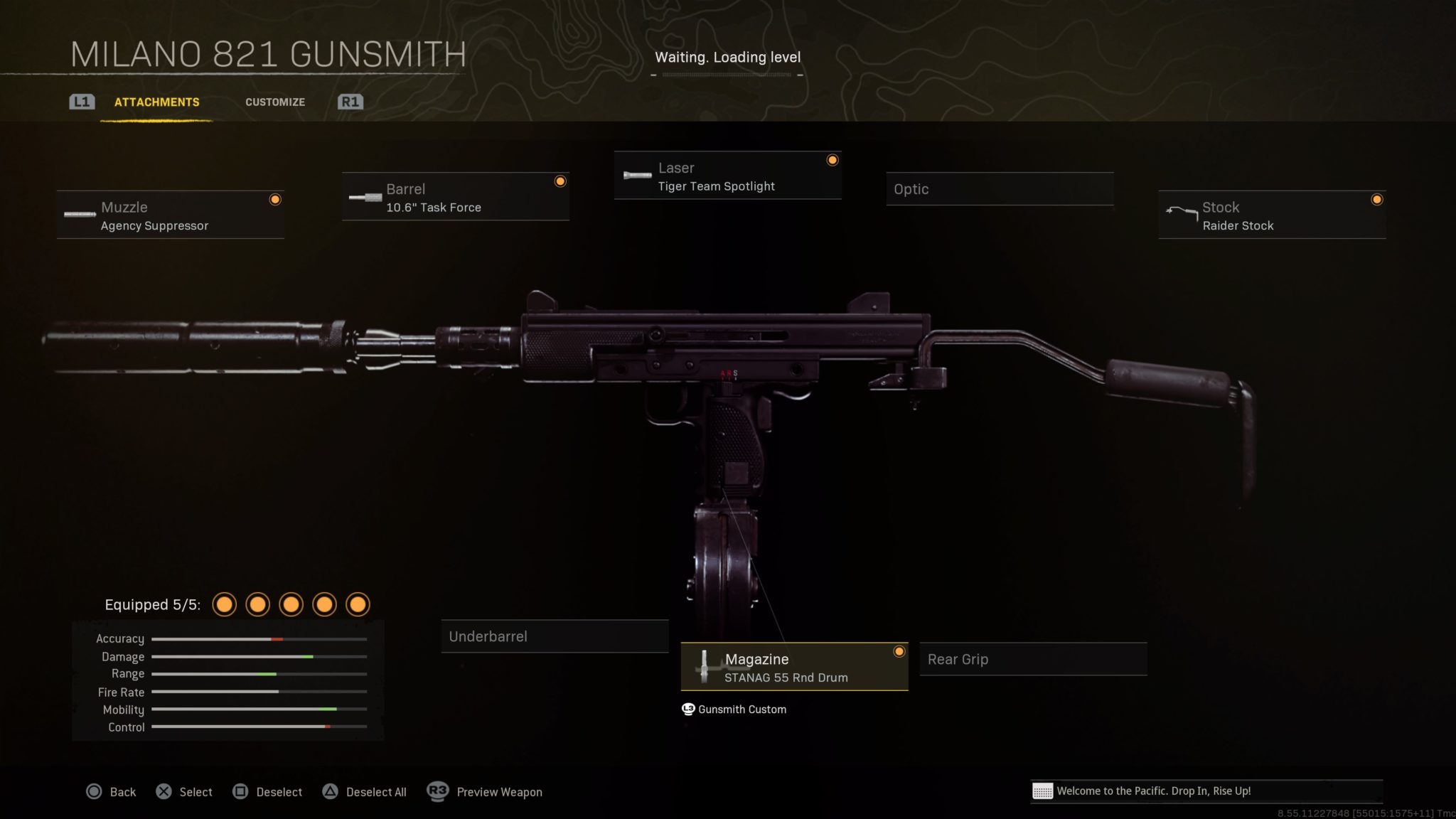Select the Attachments tab
The height and width of the screenshot is (819, 1456).
pos(156,102)
